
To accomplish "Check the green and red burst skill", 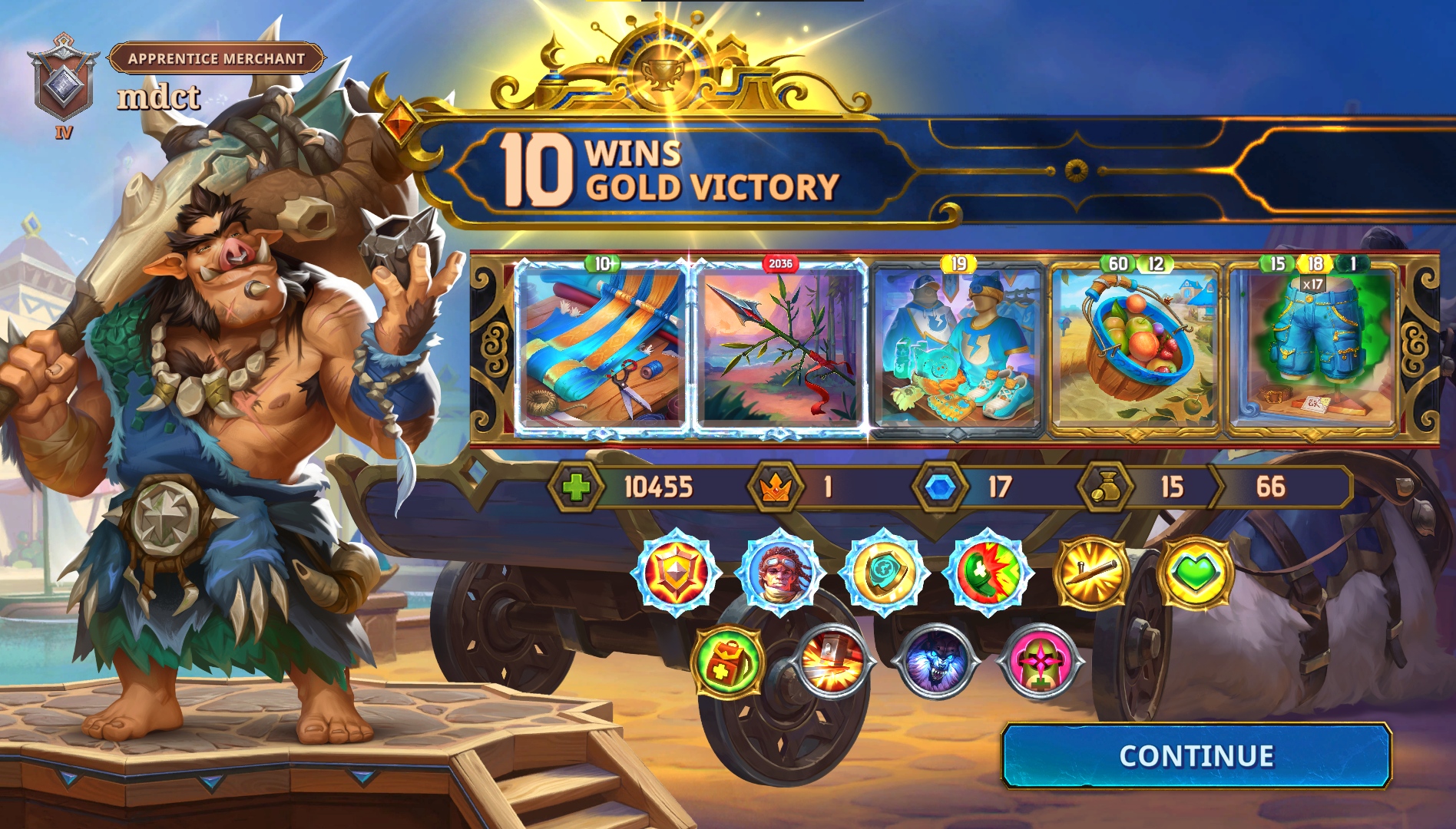I will [x=988, y=573].
